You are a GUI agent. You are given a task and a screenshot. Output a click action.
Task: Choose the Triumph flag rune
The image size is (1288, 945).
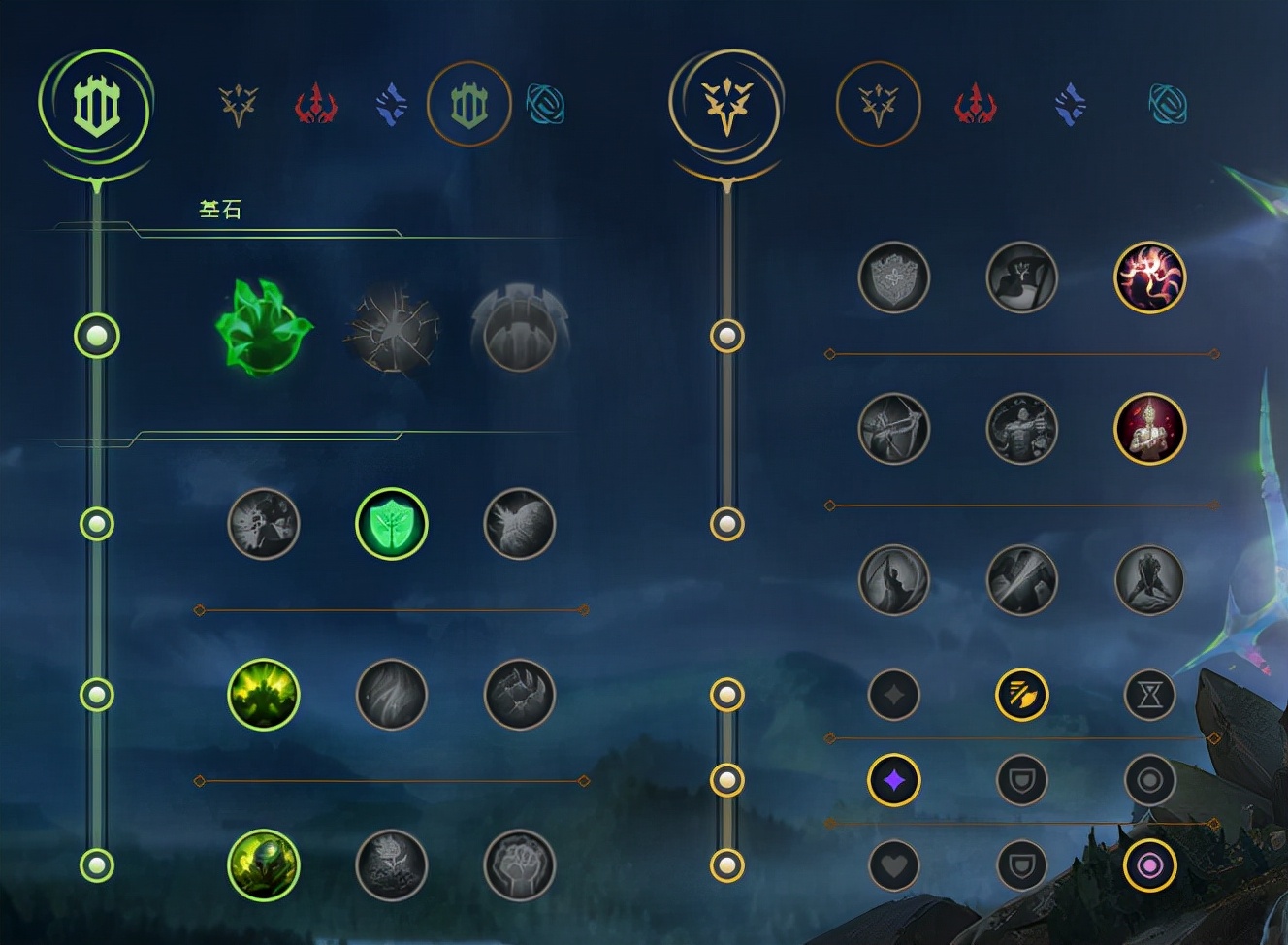[1021, 277]
